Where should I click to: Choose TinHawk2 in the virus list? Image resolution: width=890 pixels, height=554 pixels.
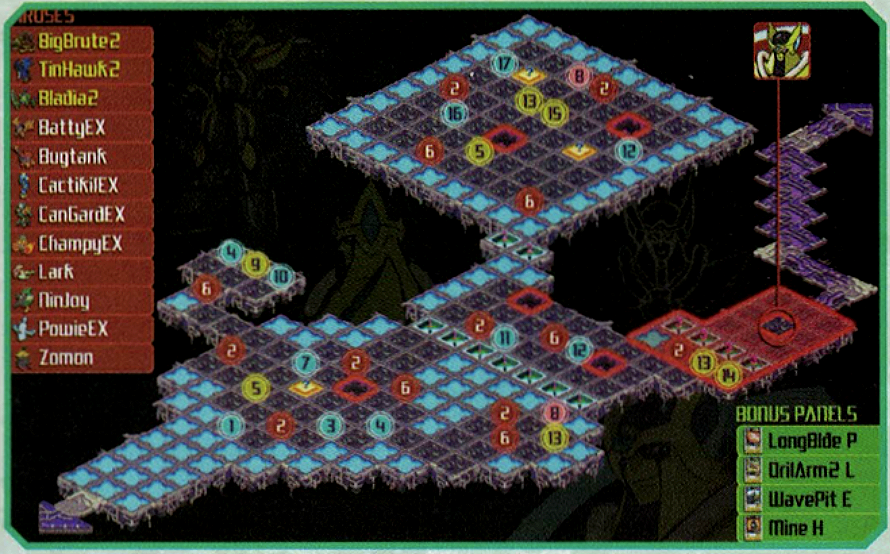point(81,70)
